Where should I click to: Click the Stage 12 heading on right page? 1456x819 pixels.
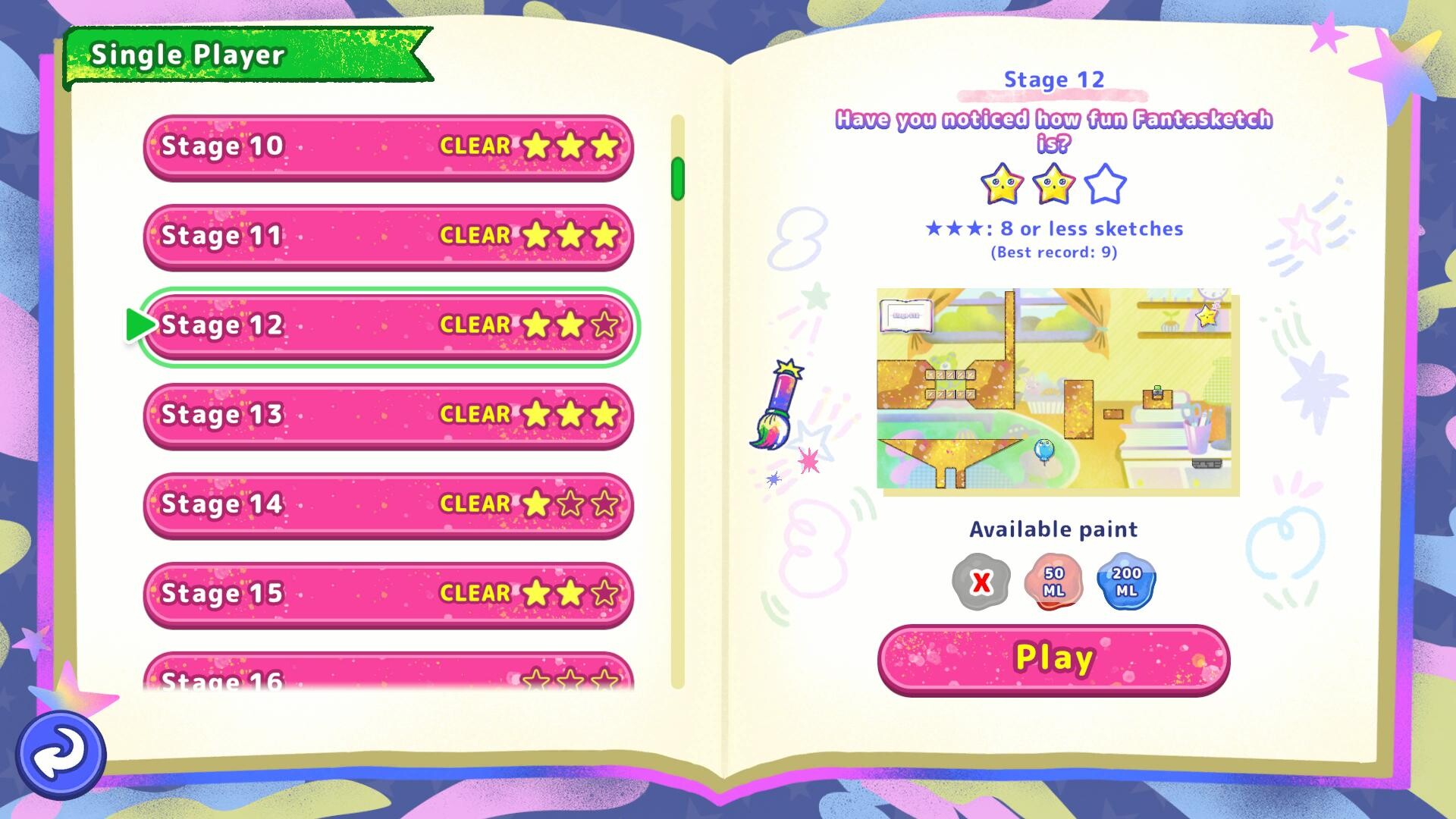(x=1054, y=79)
